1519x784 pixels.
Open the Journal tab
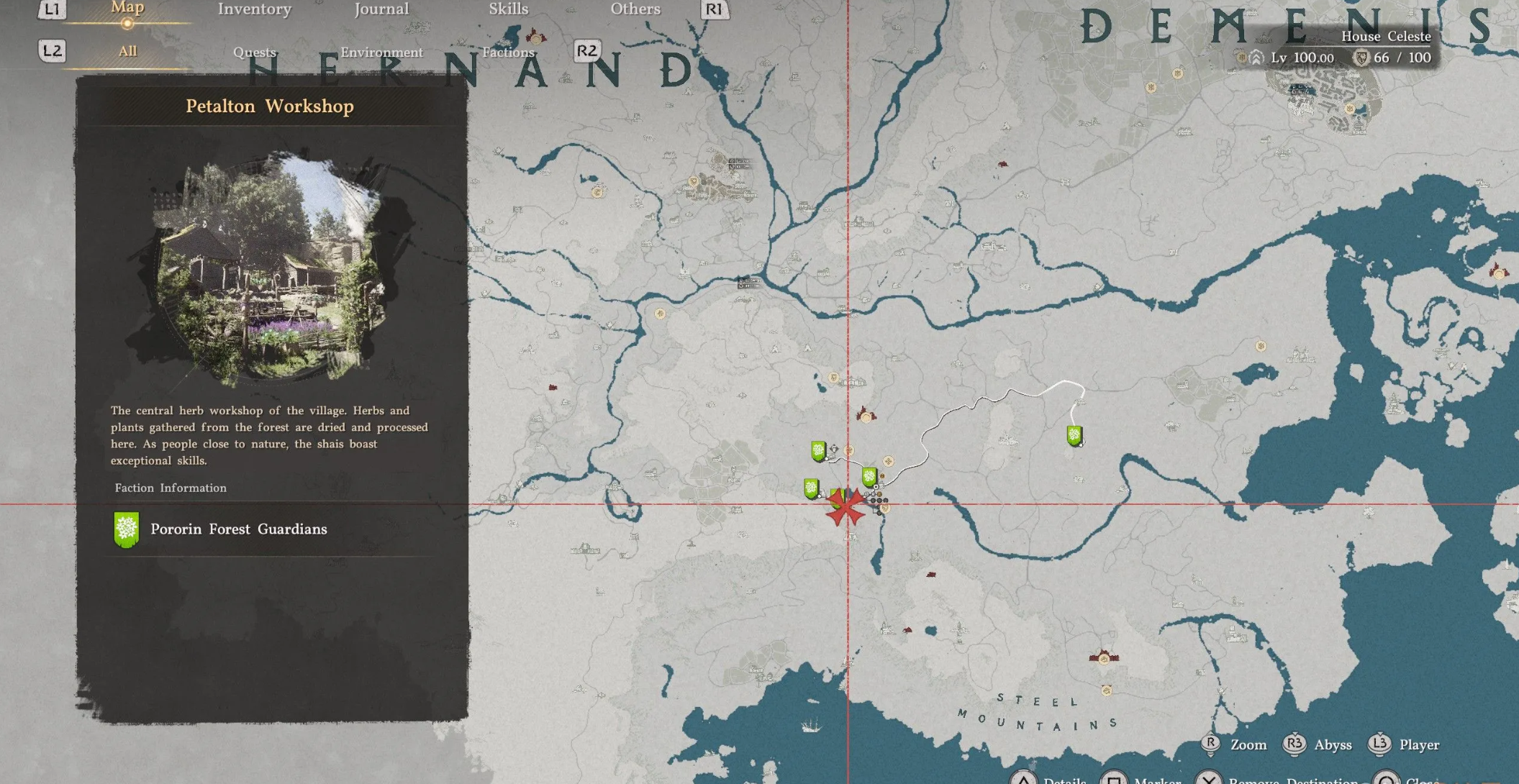click(381, 9)
